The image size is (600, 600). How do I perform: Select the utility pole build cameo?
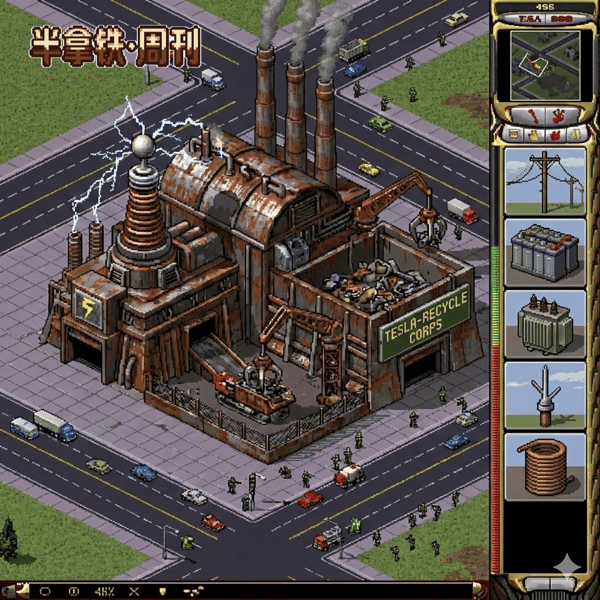pos(545,181)
